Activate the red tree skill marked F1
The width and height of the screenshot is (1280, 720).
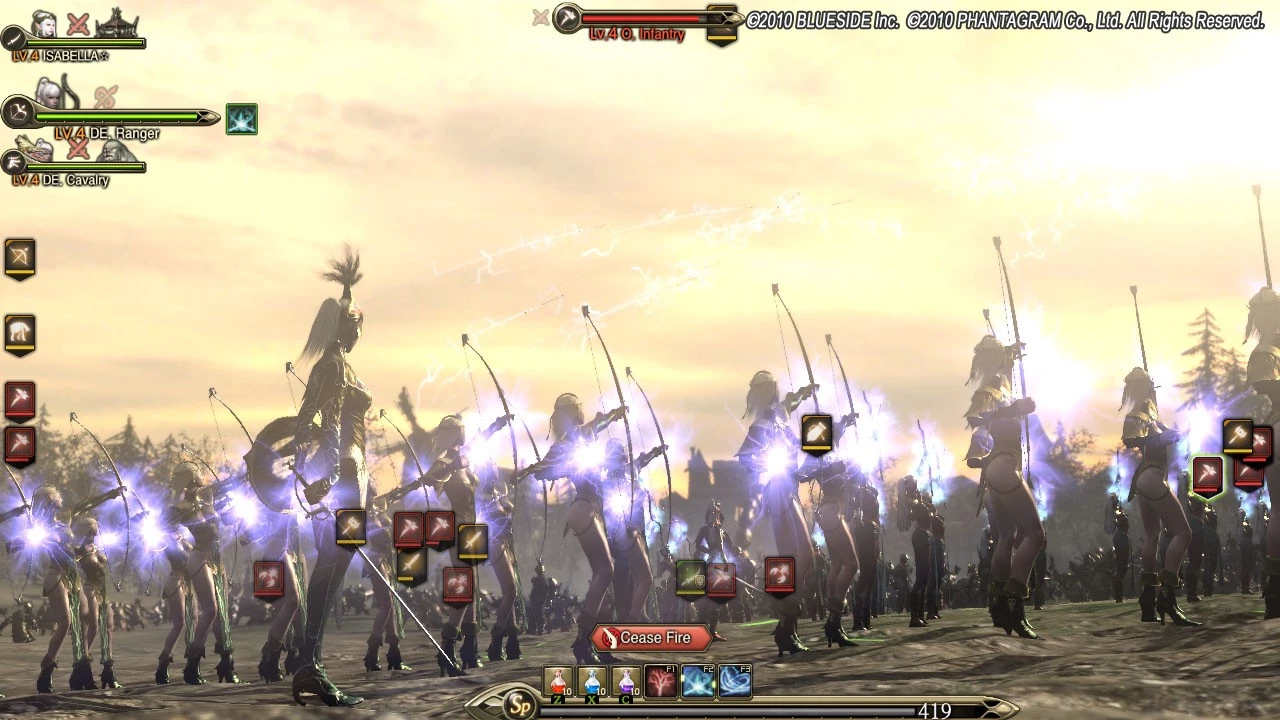tap(661, 682)
